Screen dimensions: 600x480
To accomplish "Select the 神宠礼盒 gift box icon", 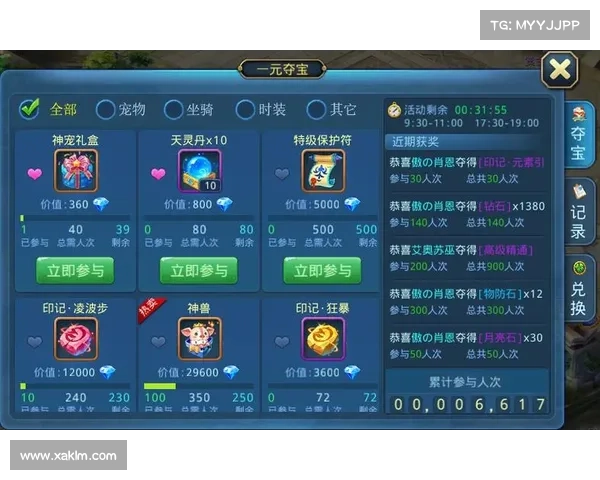I will pos(76,172).
